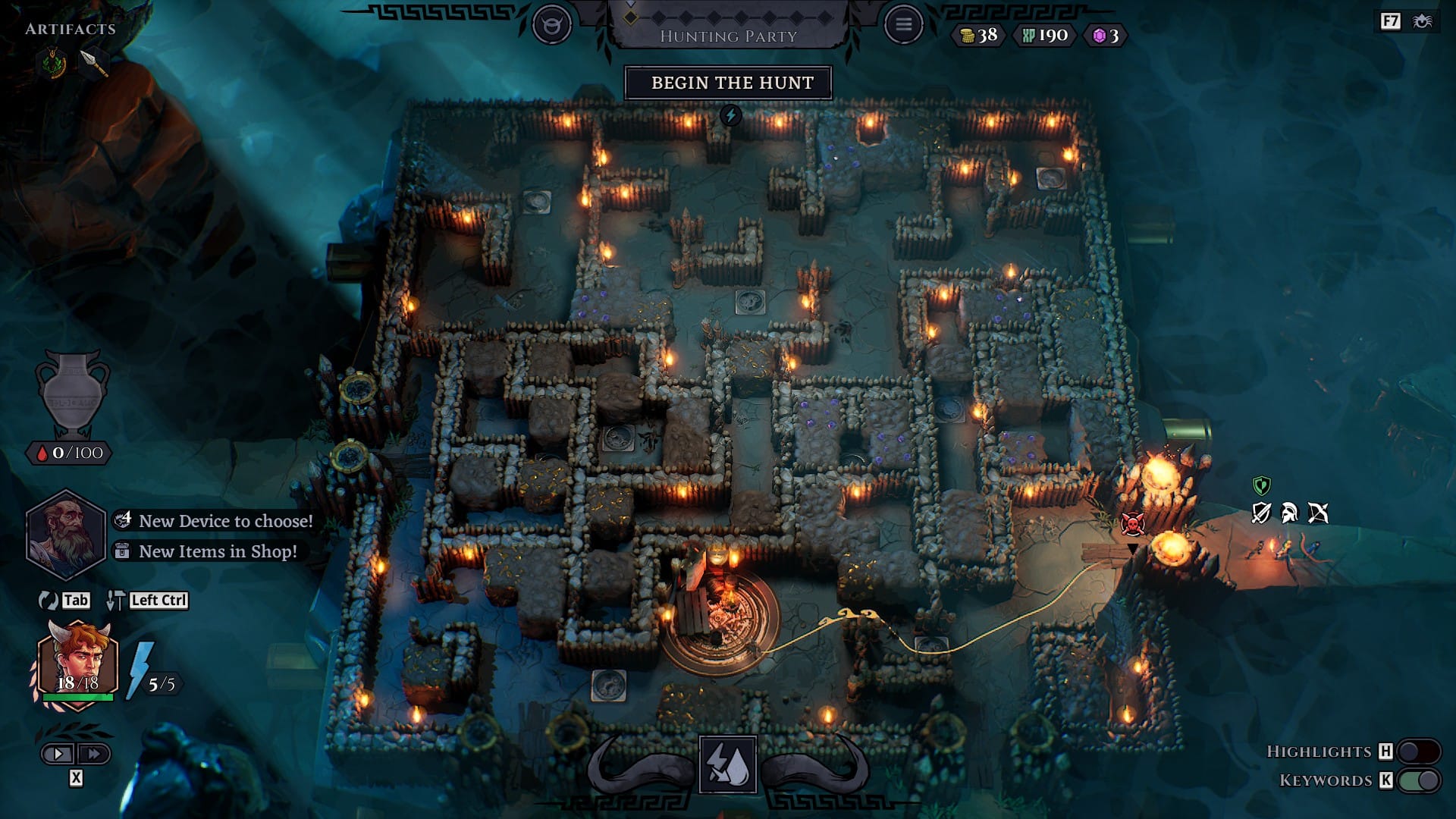Click the red skull enemy spawn marker
The height and width of the screenshot is (819, 1456).
[1132, 523]
